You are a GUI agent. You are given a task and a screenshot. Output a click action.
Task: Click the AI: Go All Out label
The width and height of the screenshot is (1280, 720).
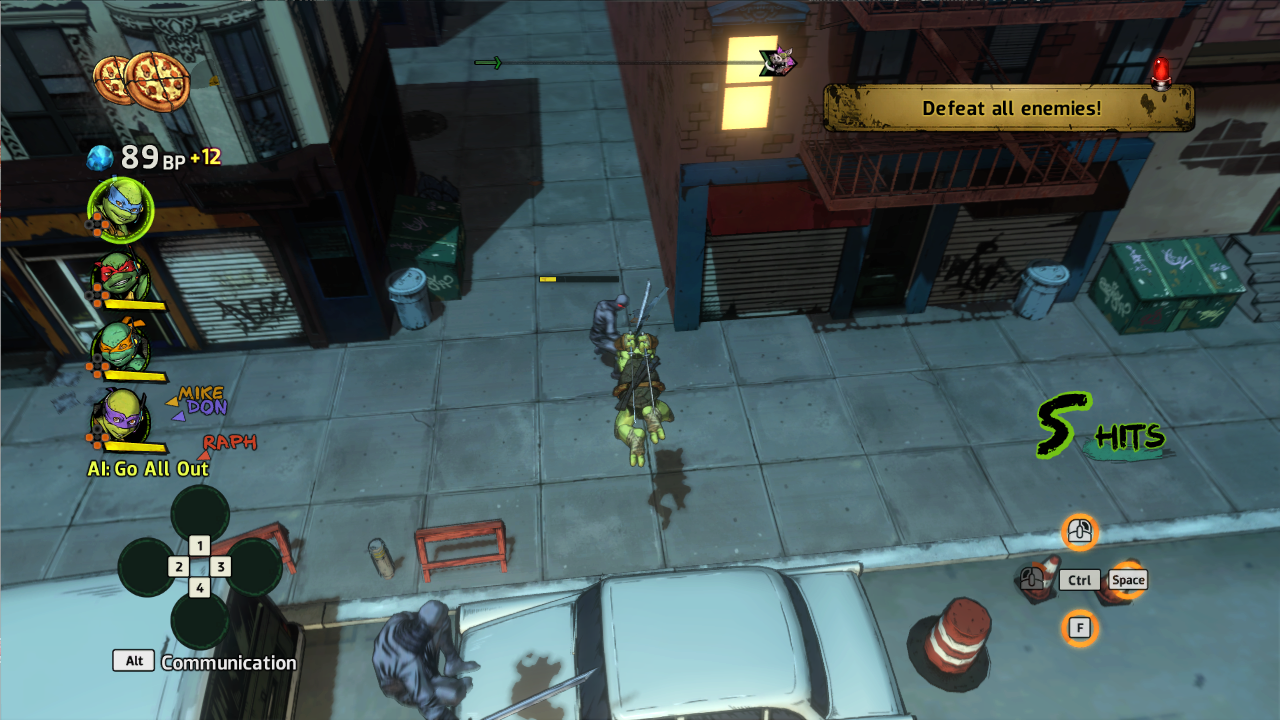point(148,469)
